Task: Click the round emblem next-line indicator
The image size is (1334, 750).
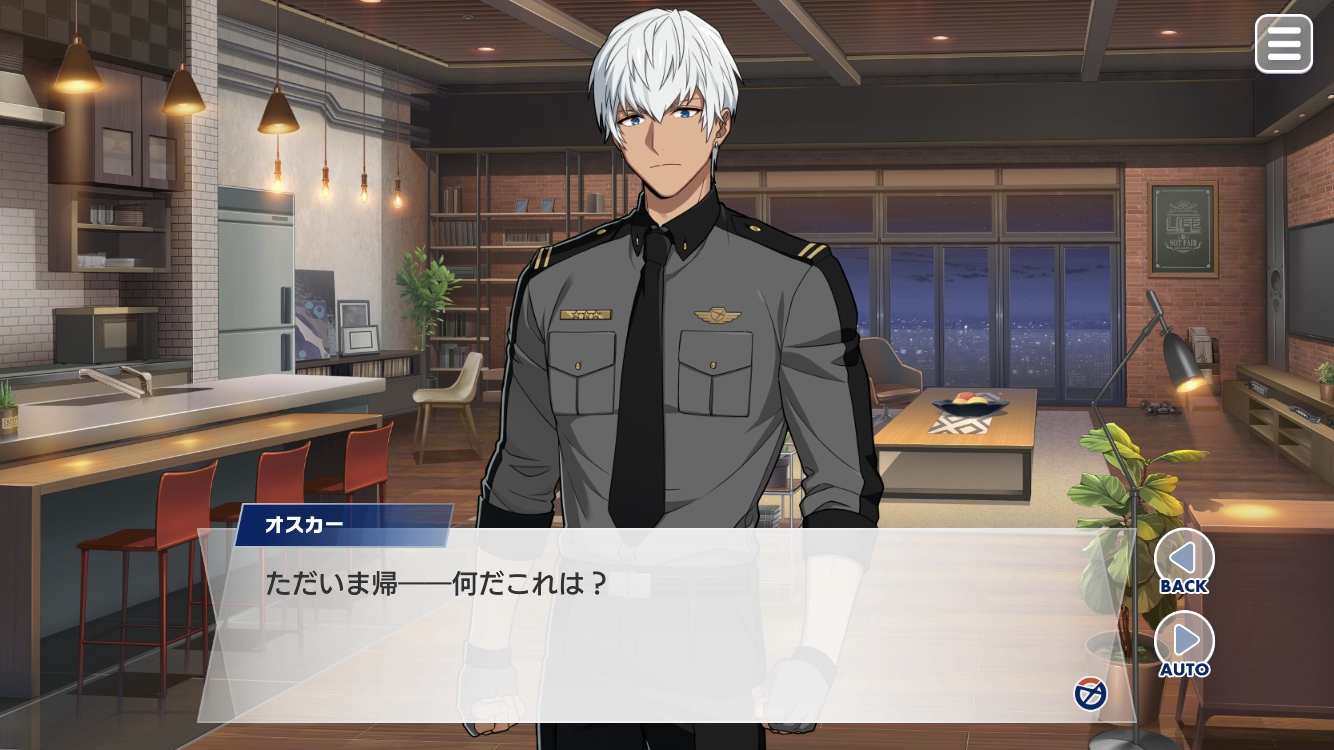Action: coord(1090,693)
